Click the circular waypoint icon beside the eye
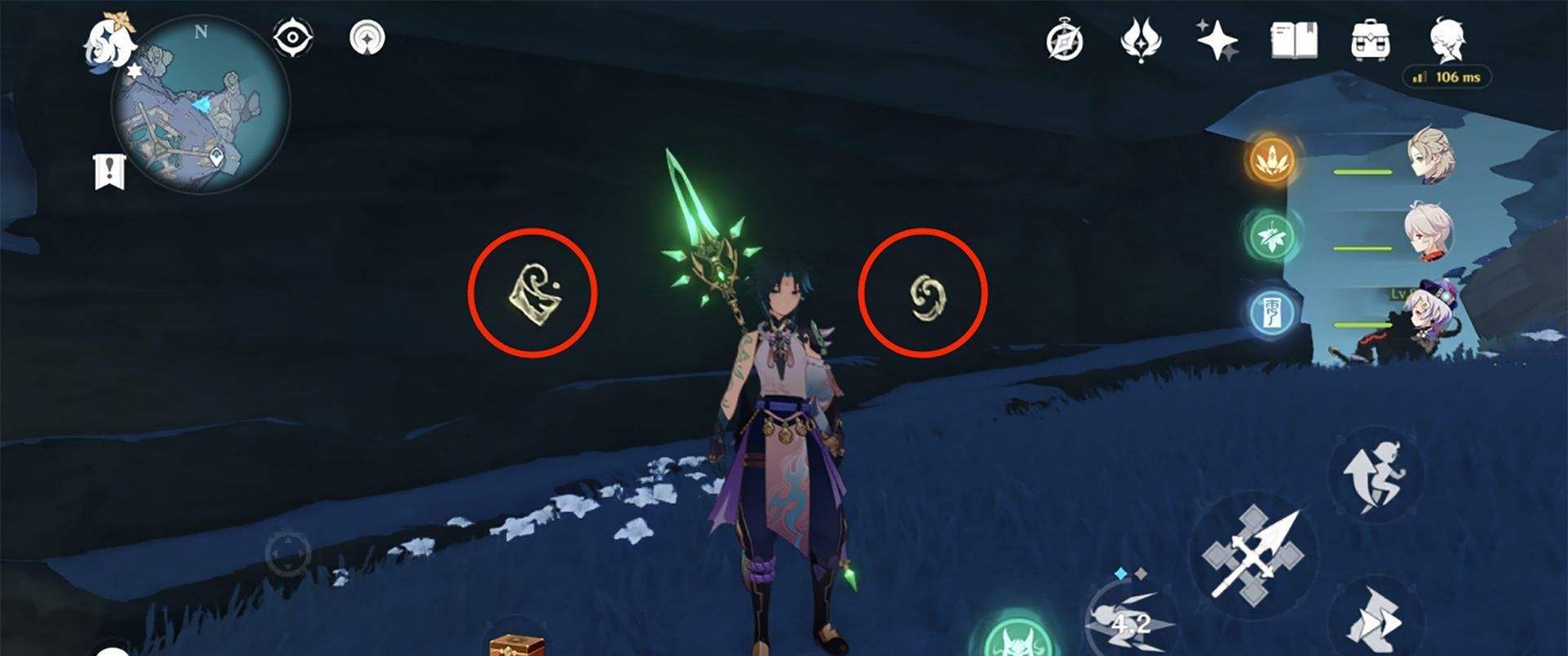Screen dimensions: 1568x656 click(366, 37)
